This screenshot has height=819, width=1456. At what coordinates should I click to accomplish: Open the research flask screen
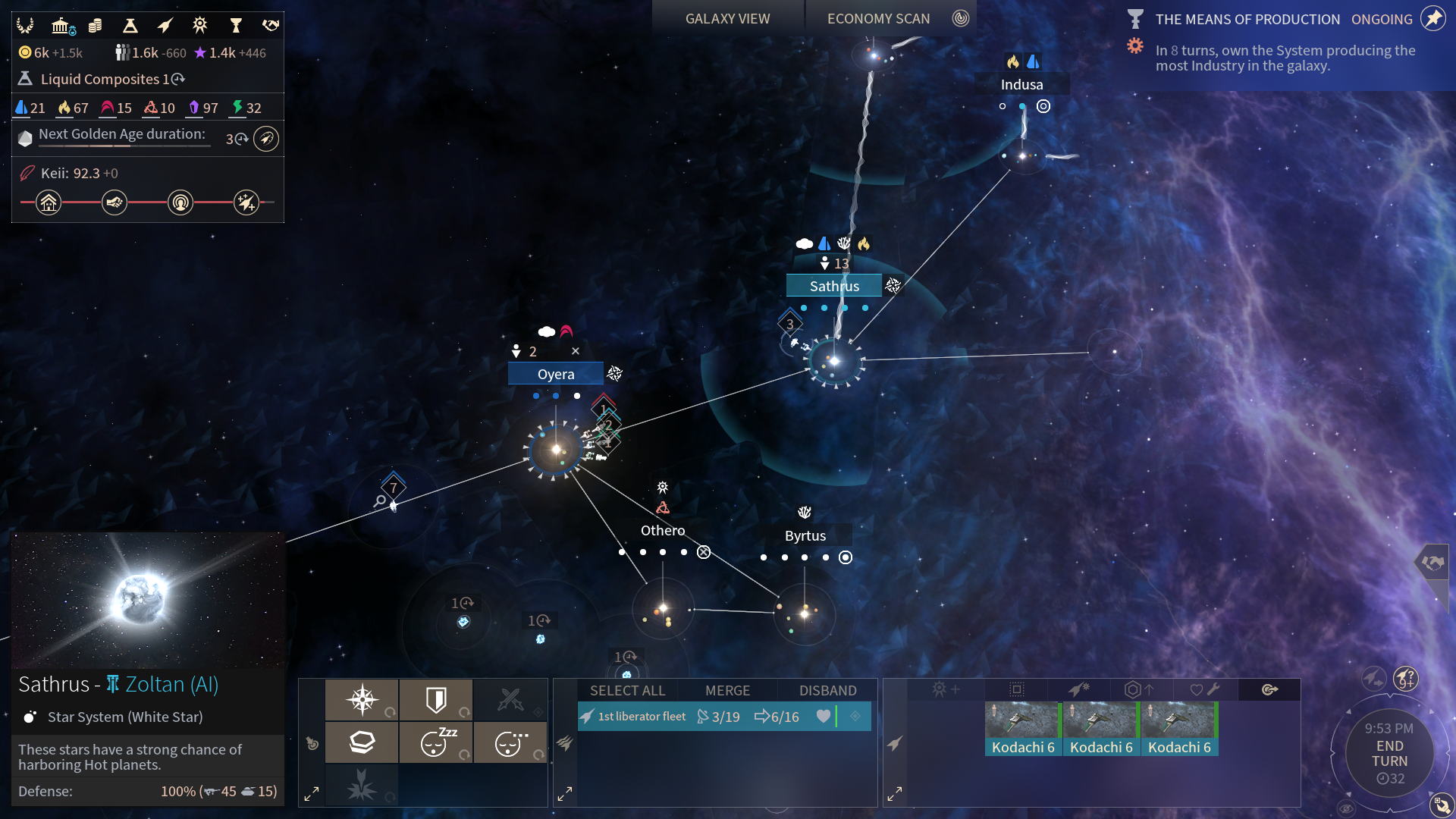coord(130,27)
